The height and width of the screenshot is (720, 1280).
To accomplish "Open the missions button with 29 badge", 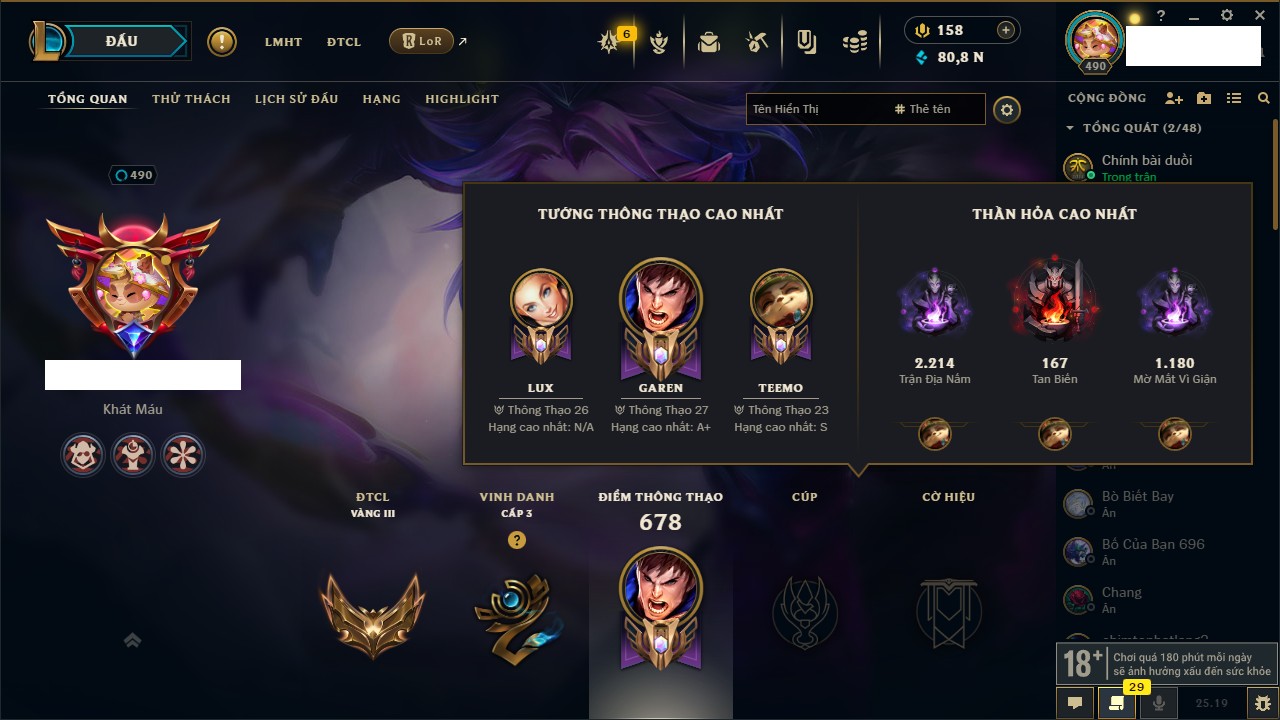I will coord(1116,702).
